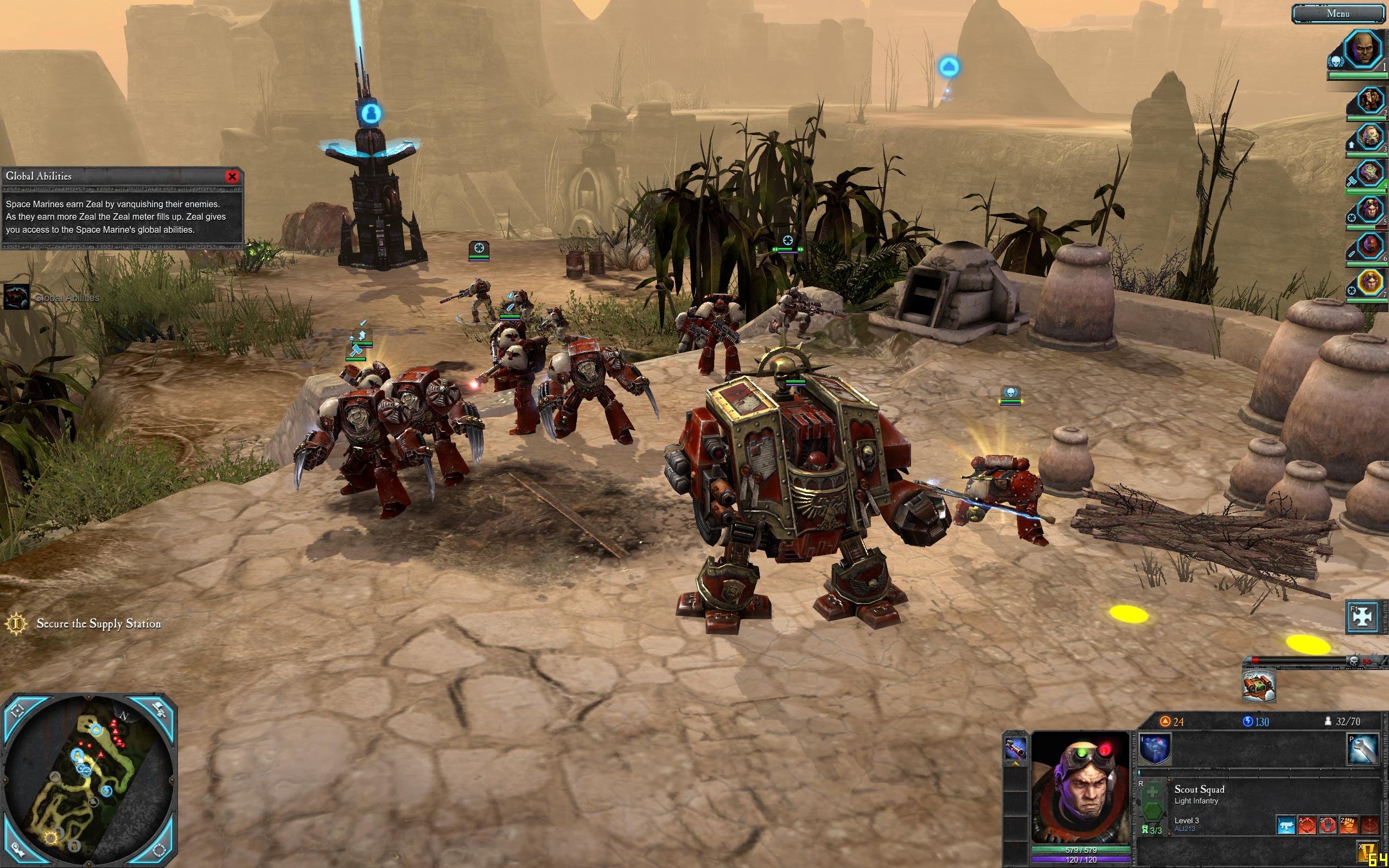
Task: Click the white cross headquarters button
Action: (1362, 616)
